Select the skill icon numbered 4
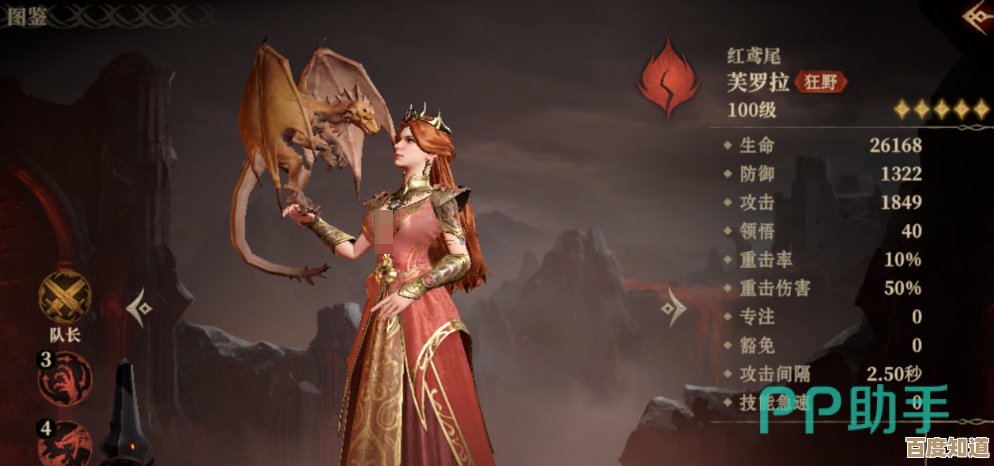The height and width of the screenshot is (466, 994). [65, 443]
